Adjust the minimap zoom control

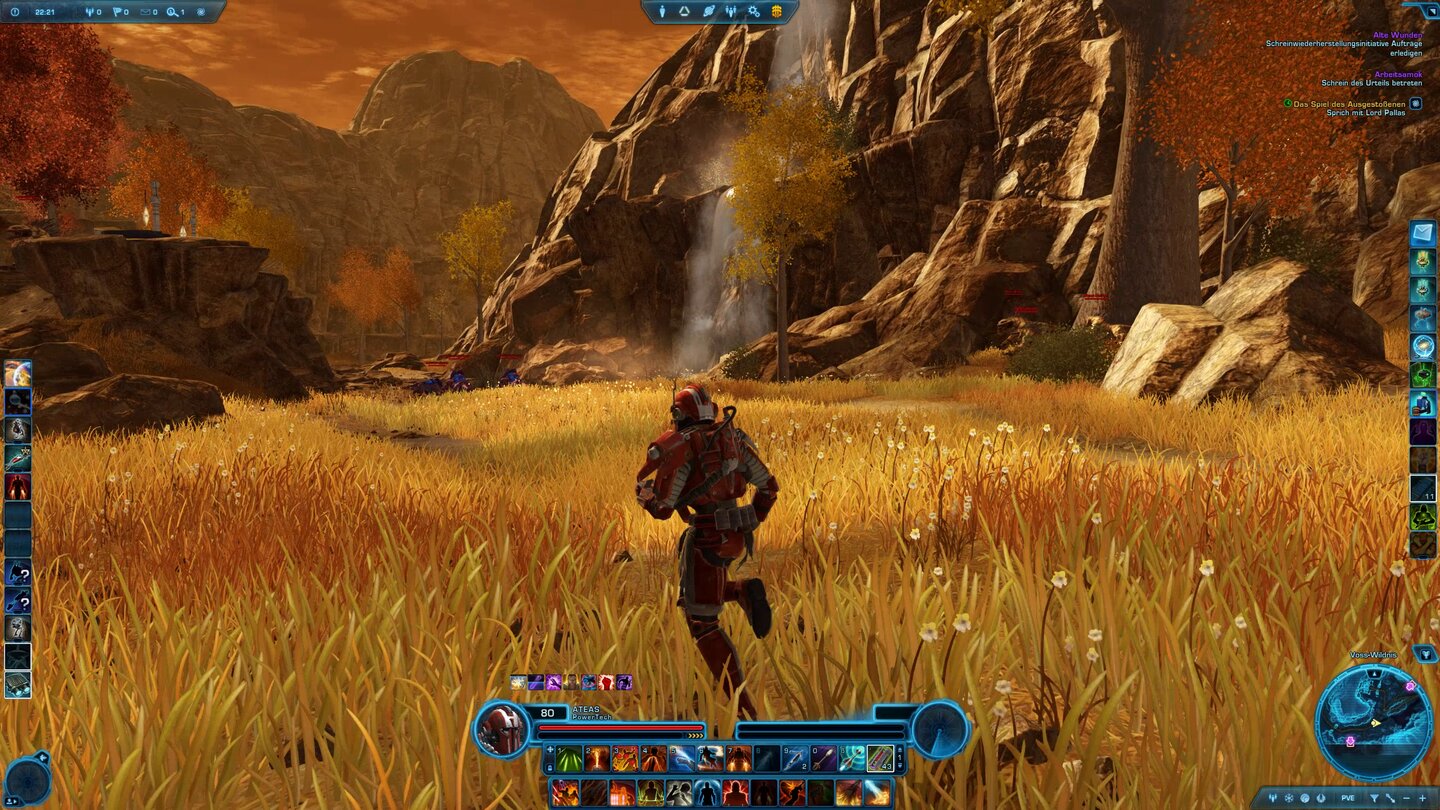[x=1422, y=797]
